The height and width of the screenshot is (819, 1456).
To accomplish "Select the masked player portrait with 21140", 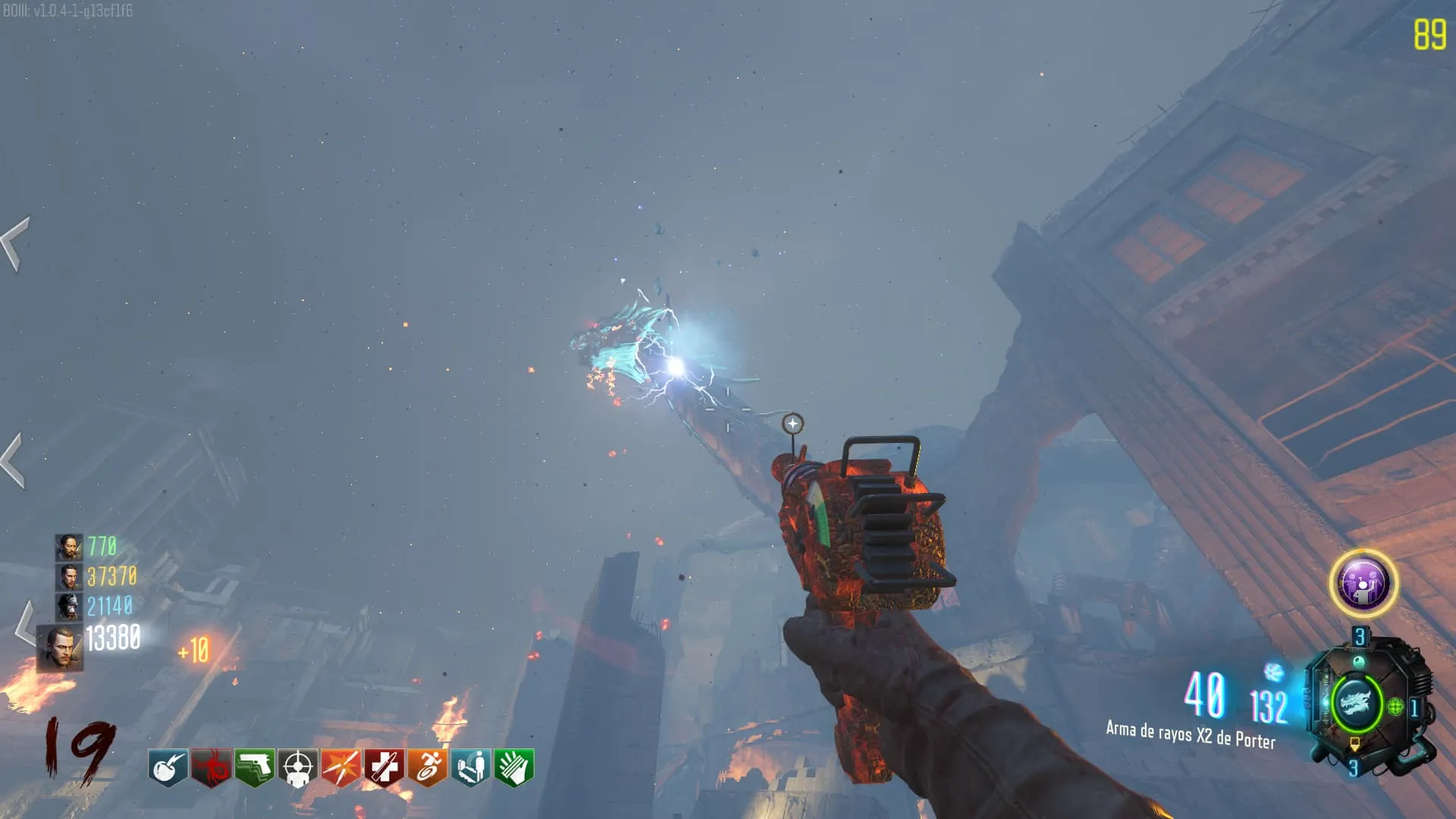I will point(68,606).
